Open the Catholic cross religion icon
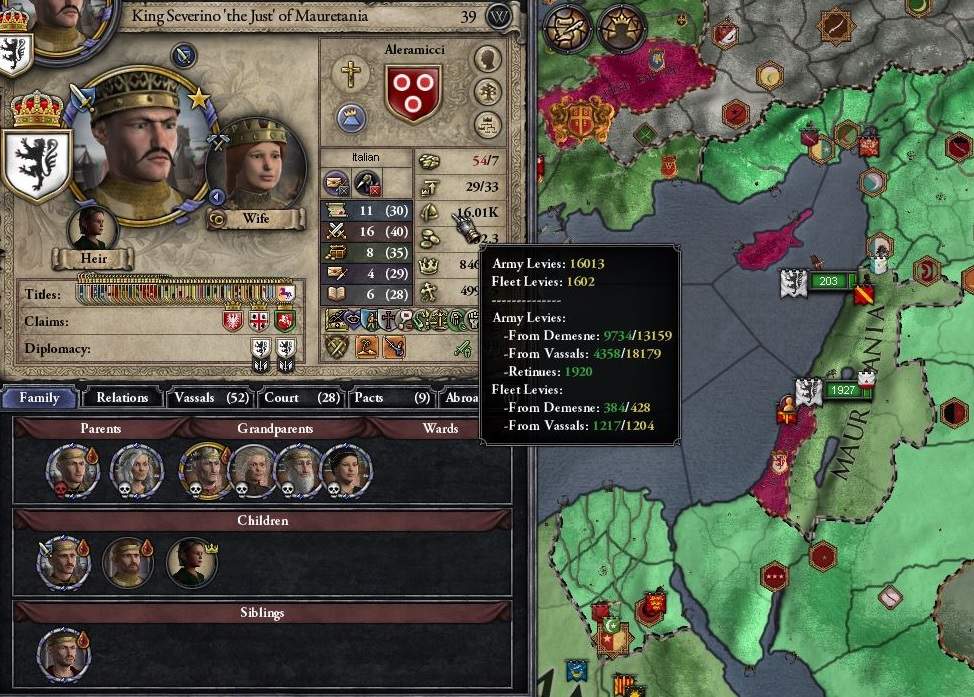This screenshot has height=697, width=974. click(x=351, y=73)
